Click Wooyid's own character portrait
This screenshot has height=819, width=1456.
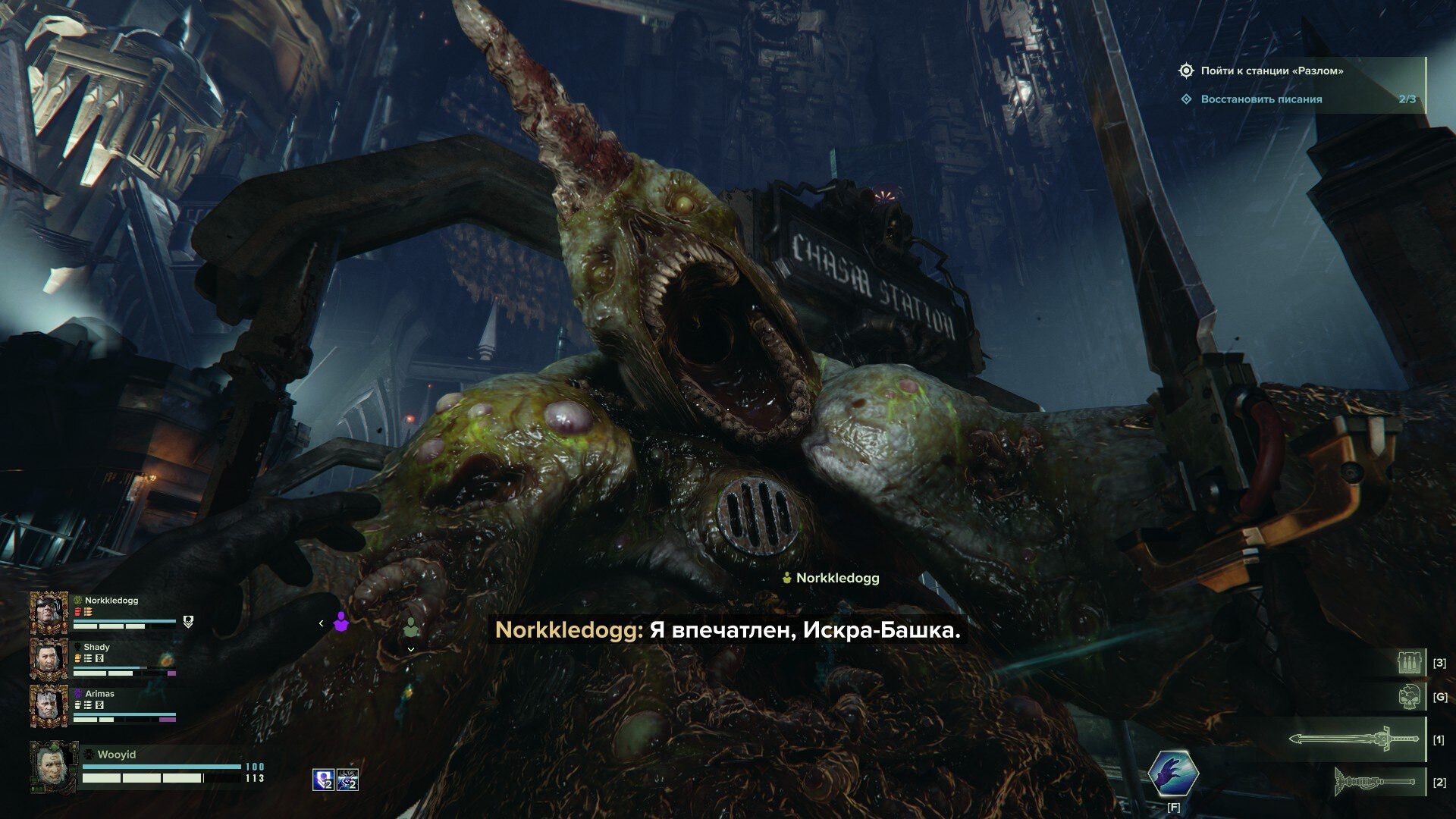click(53, 766)
